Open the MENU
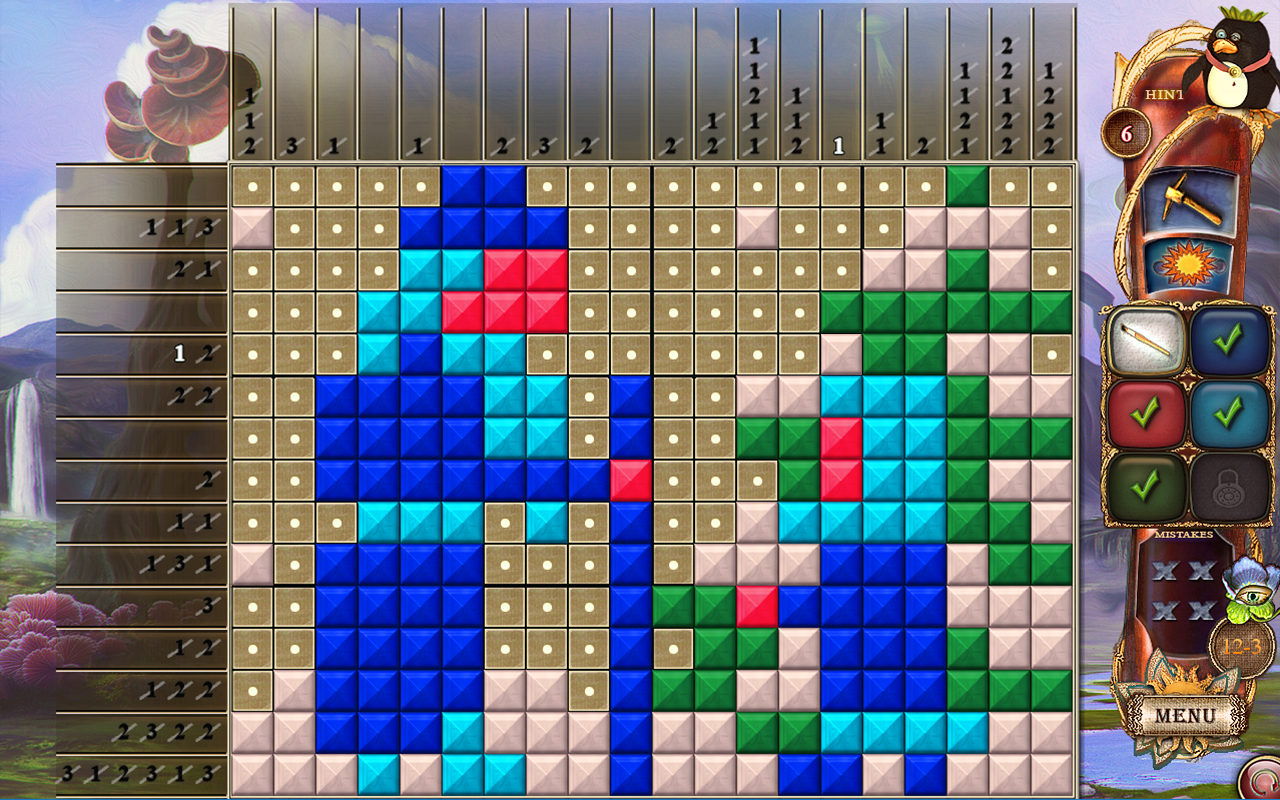The height and width of the screenshot is (800, 1280). (x=1187, y=716)
